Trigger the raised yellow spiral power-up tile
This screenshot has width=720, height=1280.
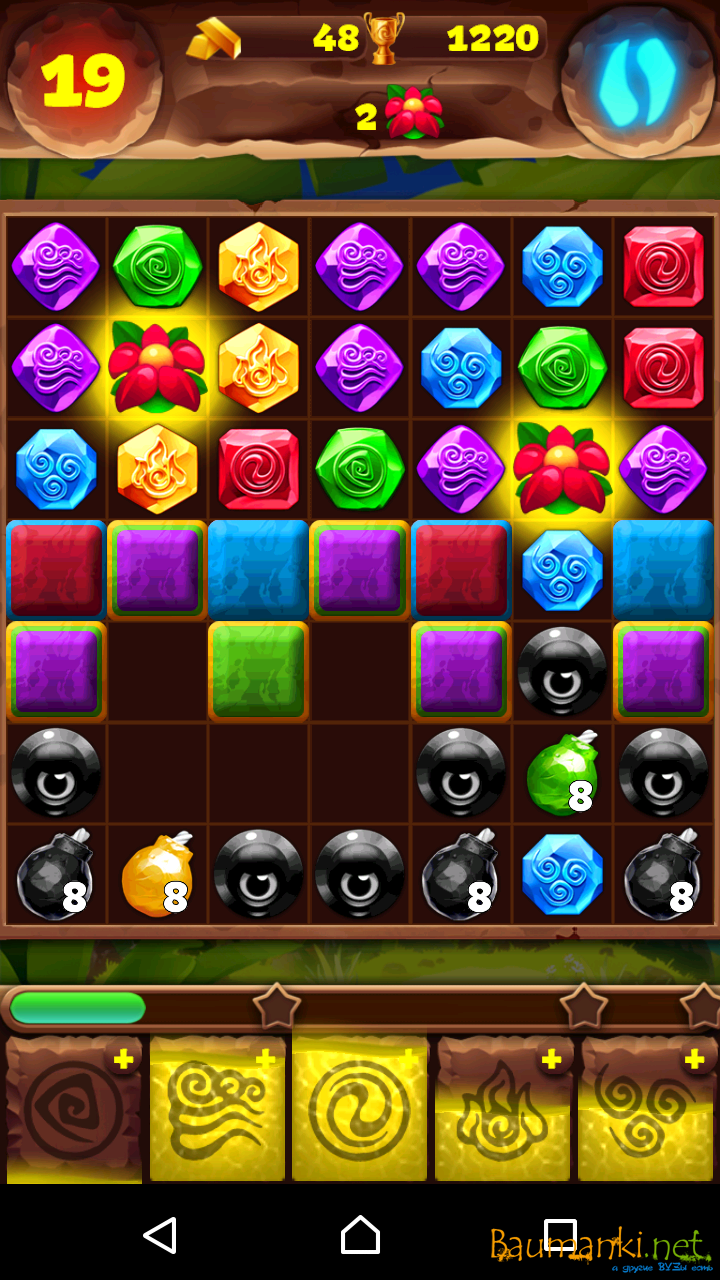(x=360, y=1108)
